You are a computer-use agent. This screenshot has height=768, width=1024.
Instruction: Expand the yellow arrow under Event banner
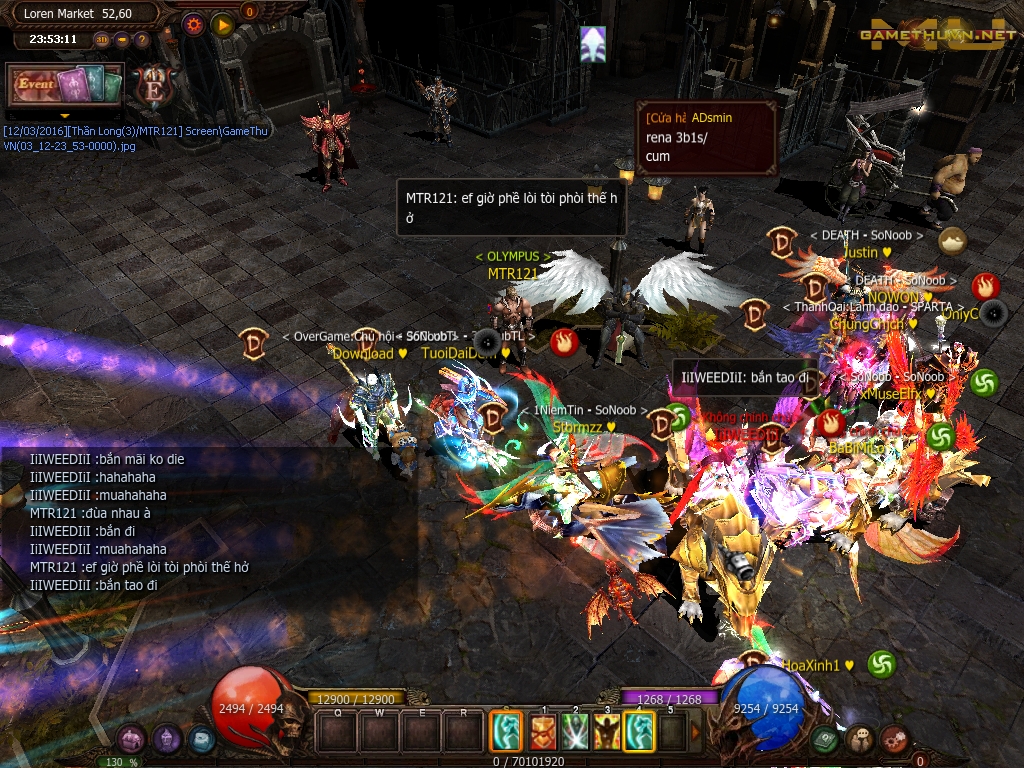65,115
